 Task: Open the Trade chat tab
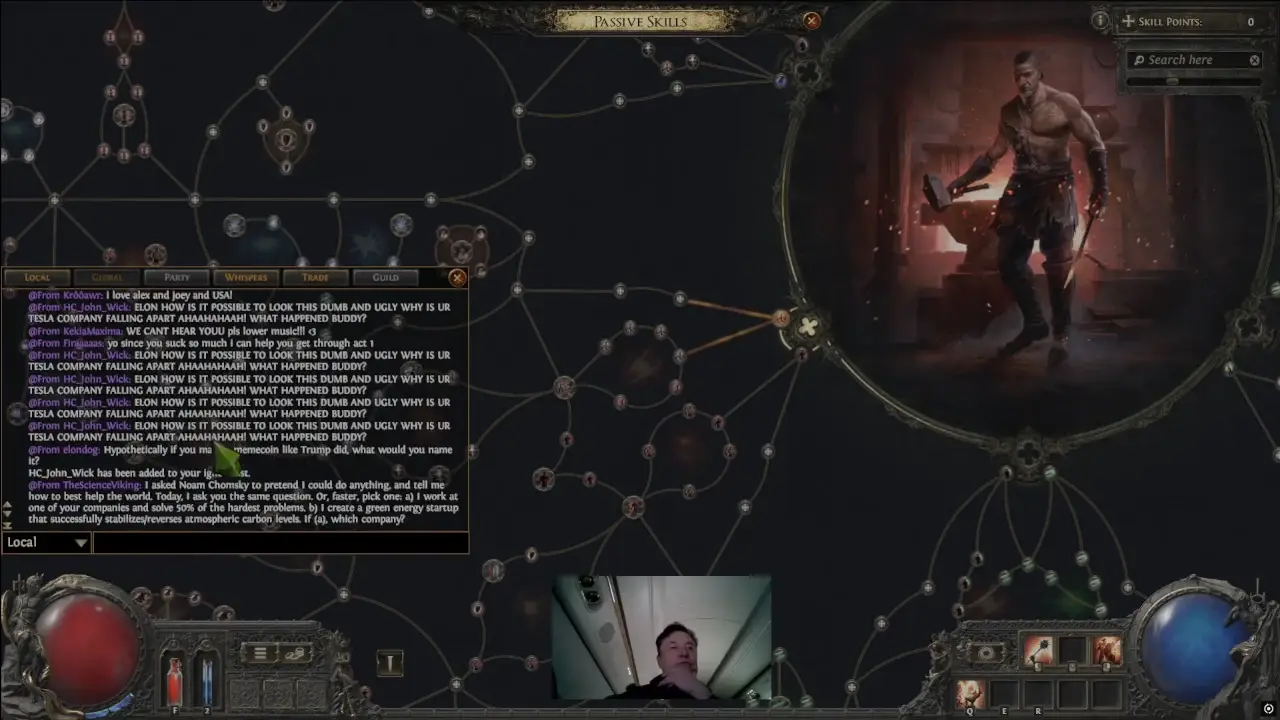[x=315, y=277]
